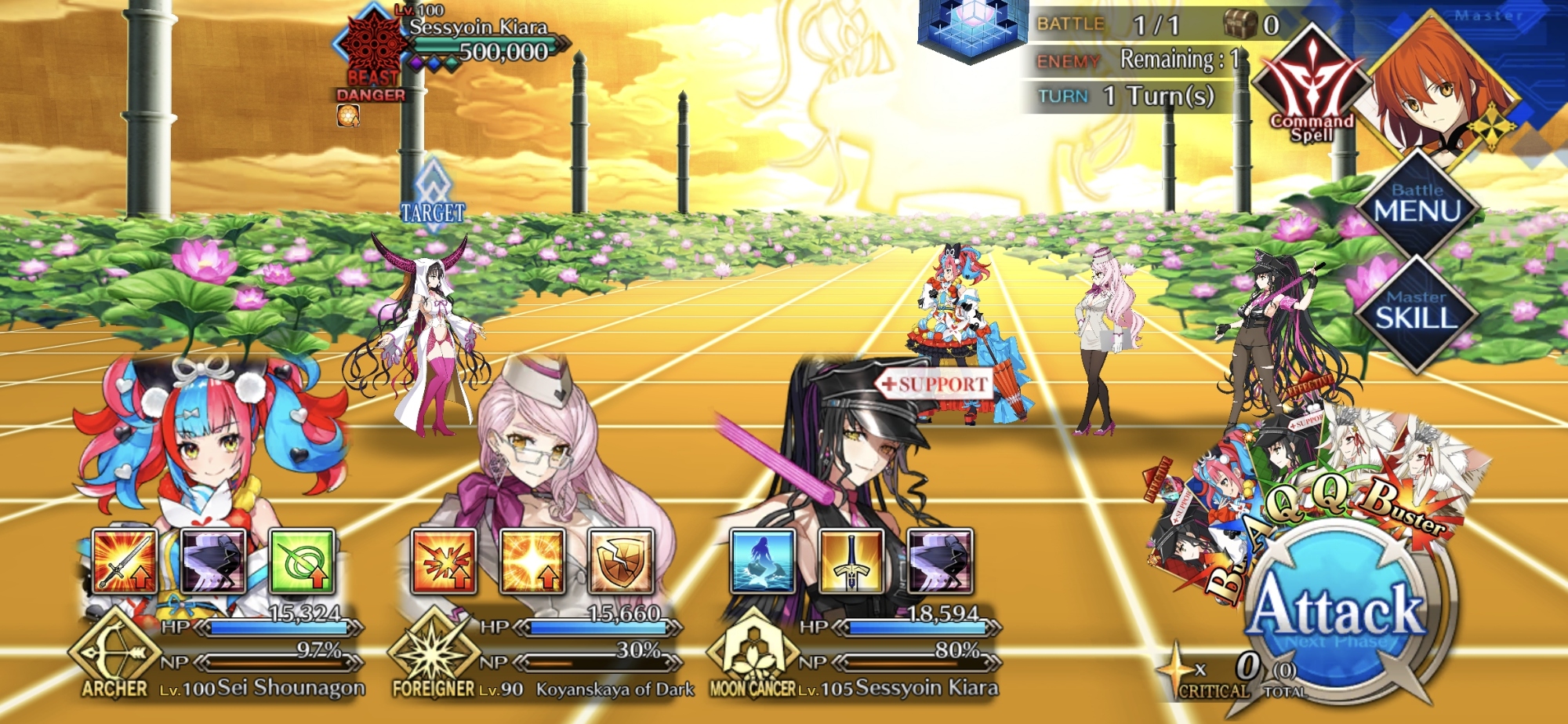Activate Kiara's blue mermaid skill
Image resolution: width=1568 pixels, height=724 pixels.
pyautogui.click(x=763, y=561)
